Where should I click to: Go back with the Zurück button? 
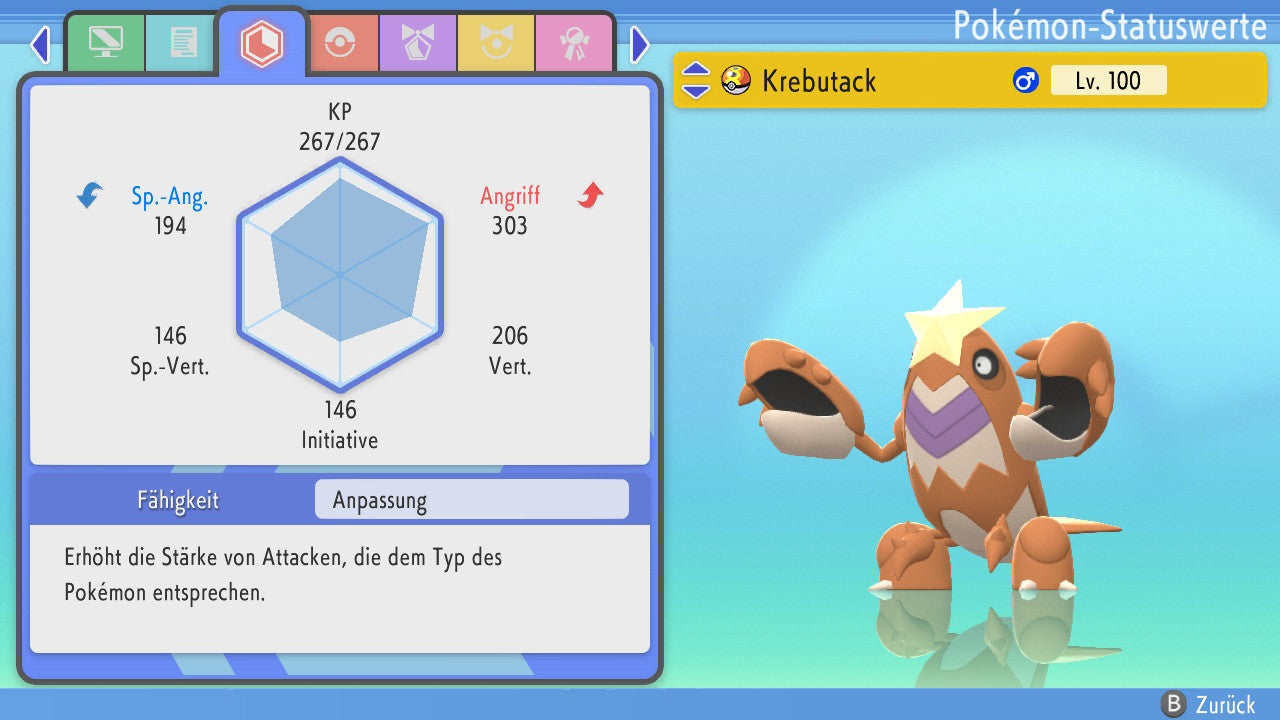pos(1210,704)
